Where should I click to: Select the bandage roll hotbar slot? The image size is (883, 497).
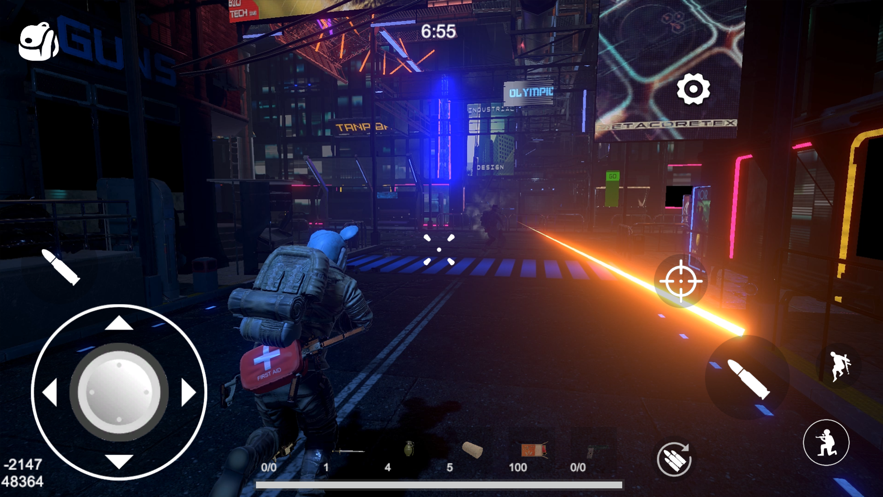pos(471,451)
